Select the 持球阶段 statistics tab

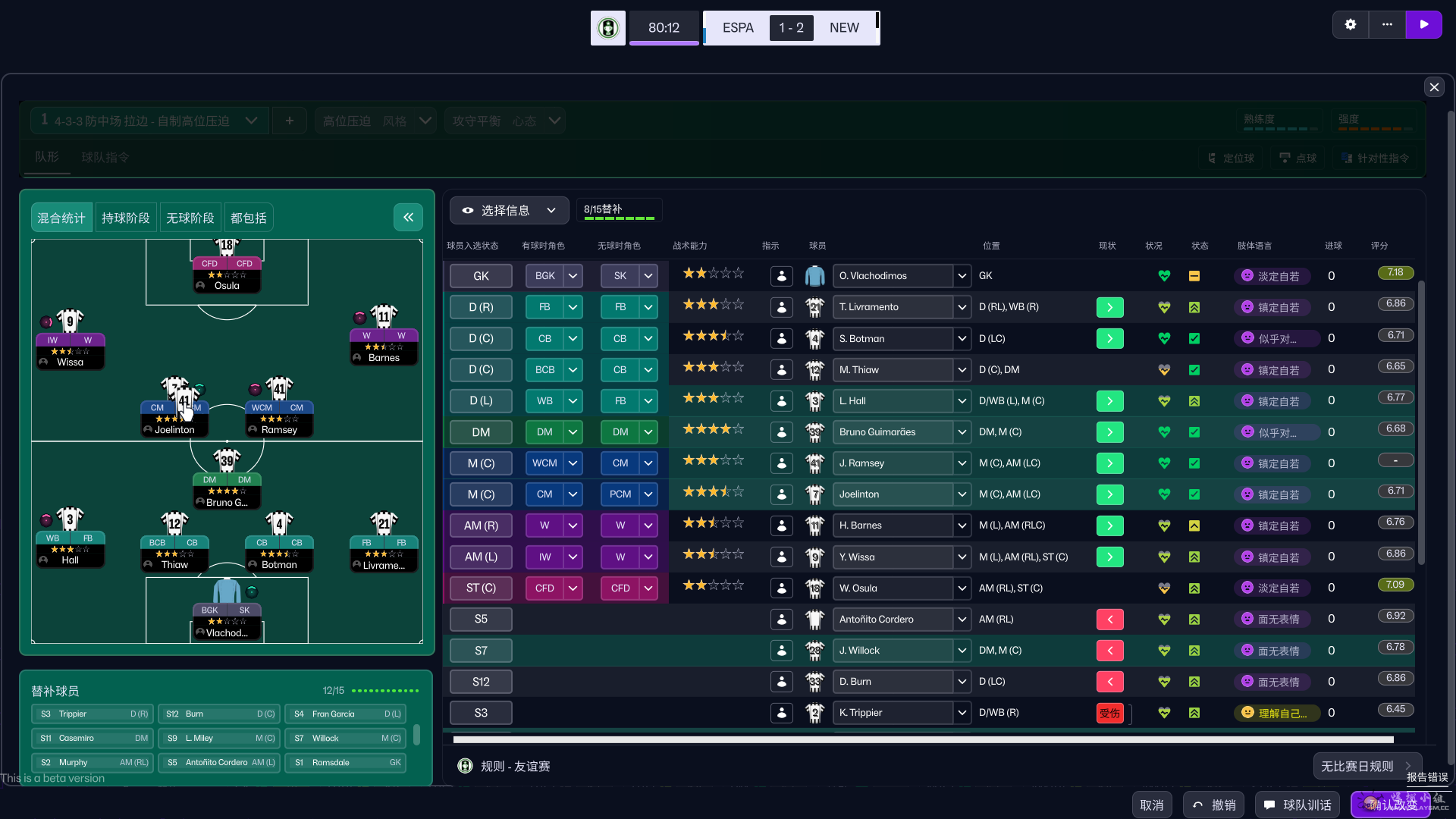click(125, 217)
